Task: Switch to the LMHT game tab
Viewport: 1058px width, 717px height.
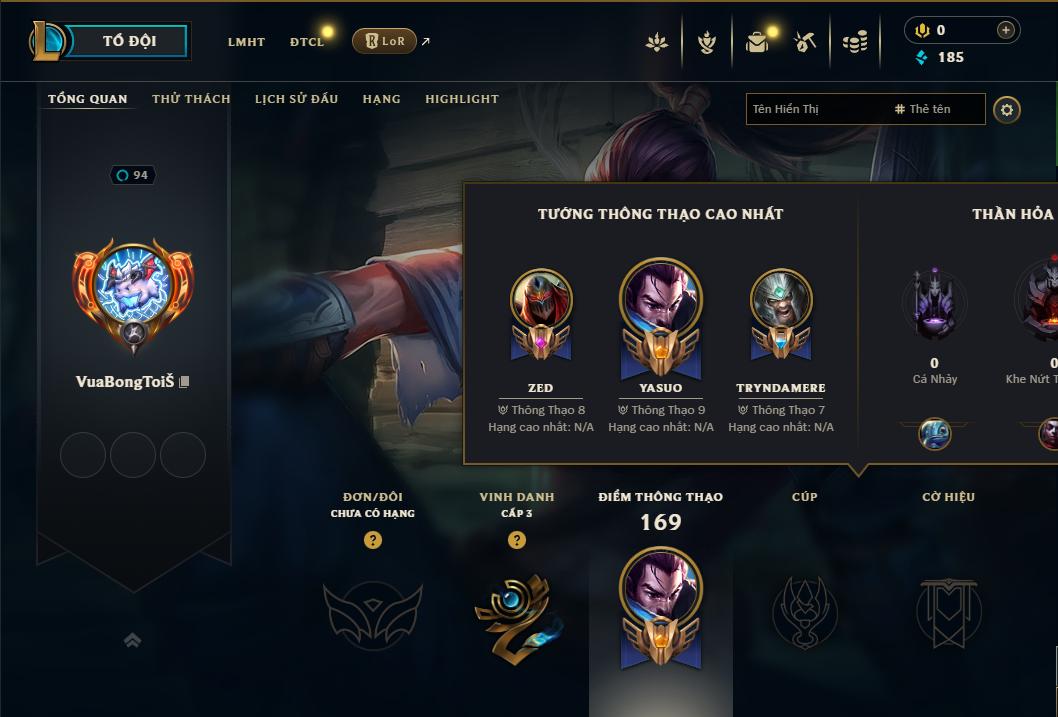Action: tap(246, 42)
